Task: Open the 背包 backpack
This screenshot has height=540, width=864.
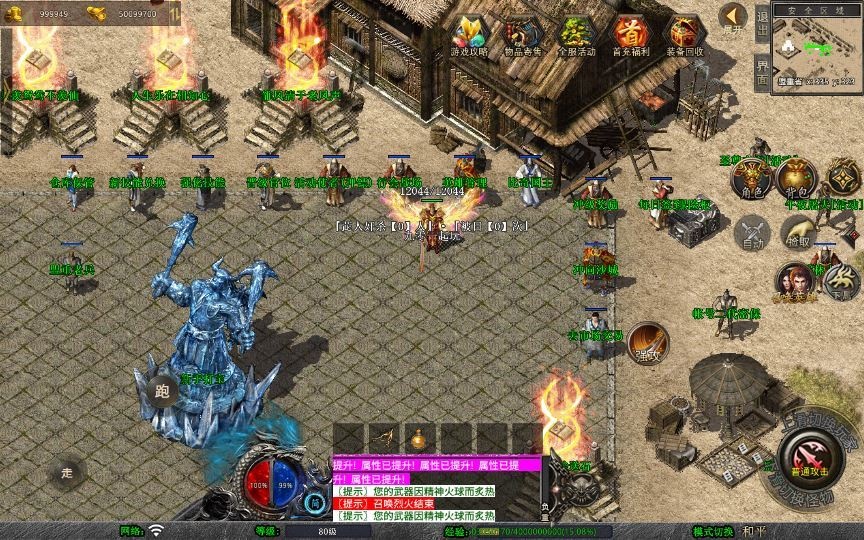Action: click(796, 178)
